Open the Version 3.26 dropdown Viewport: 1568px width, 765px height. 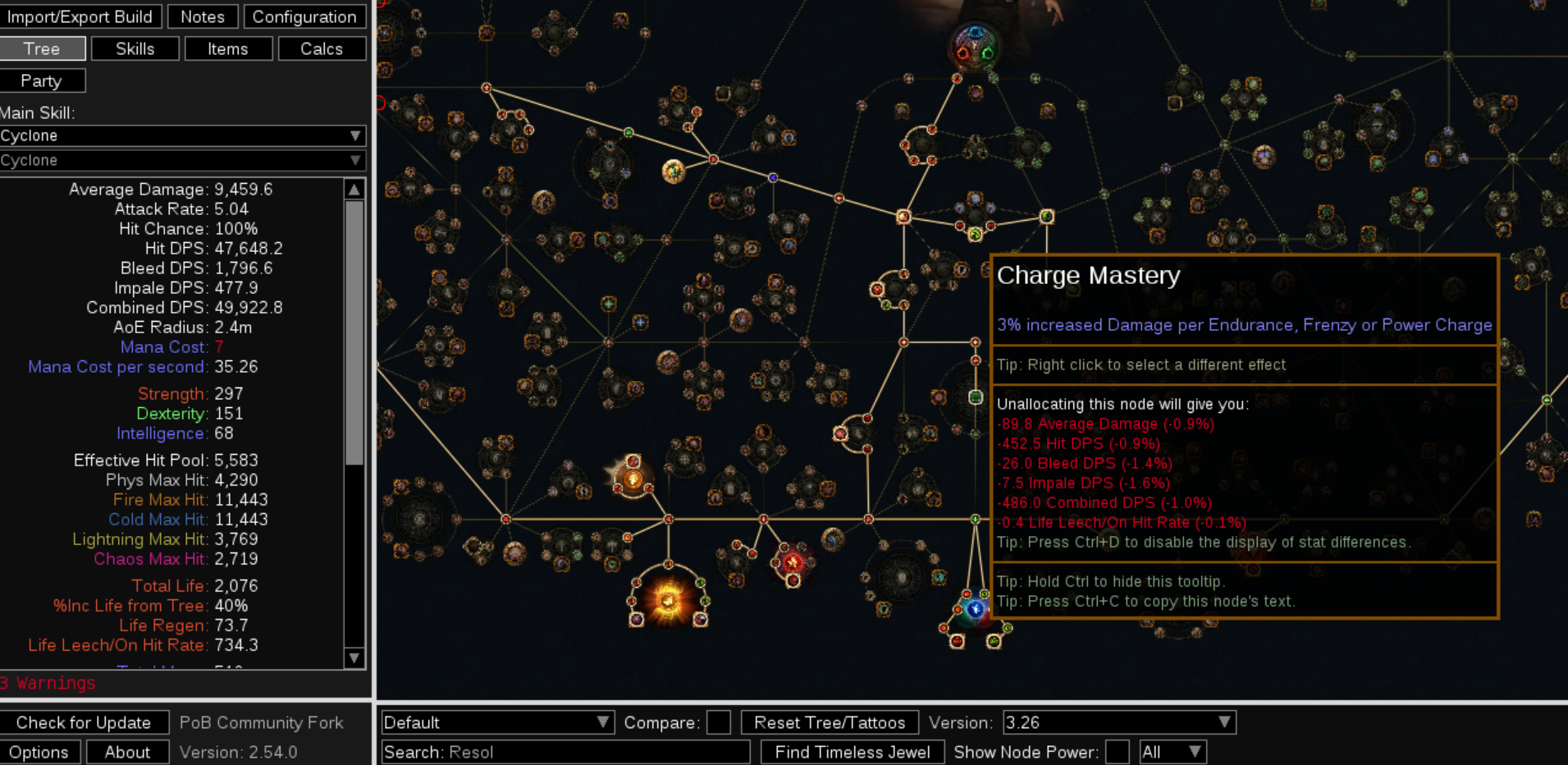pyautogui.click(x=1119, y=722)
